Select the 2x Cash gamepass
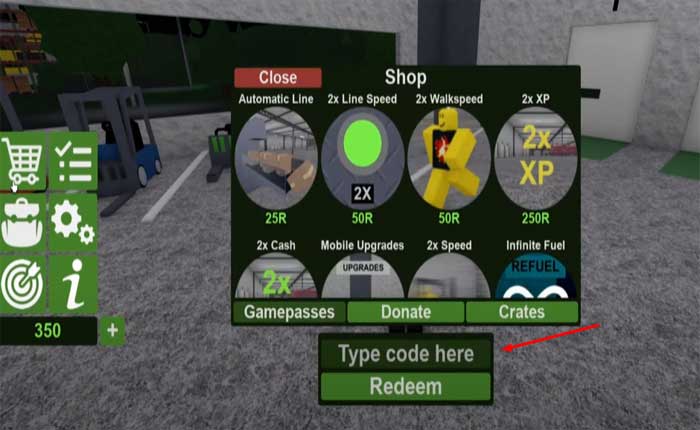 [x=276, y=275]
